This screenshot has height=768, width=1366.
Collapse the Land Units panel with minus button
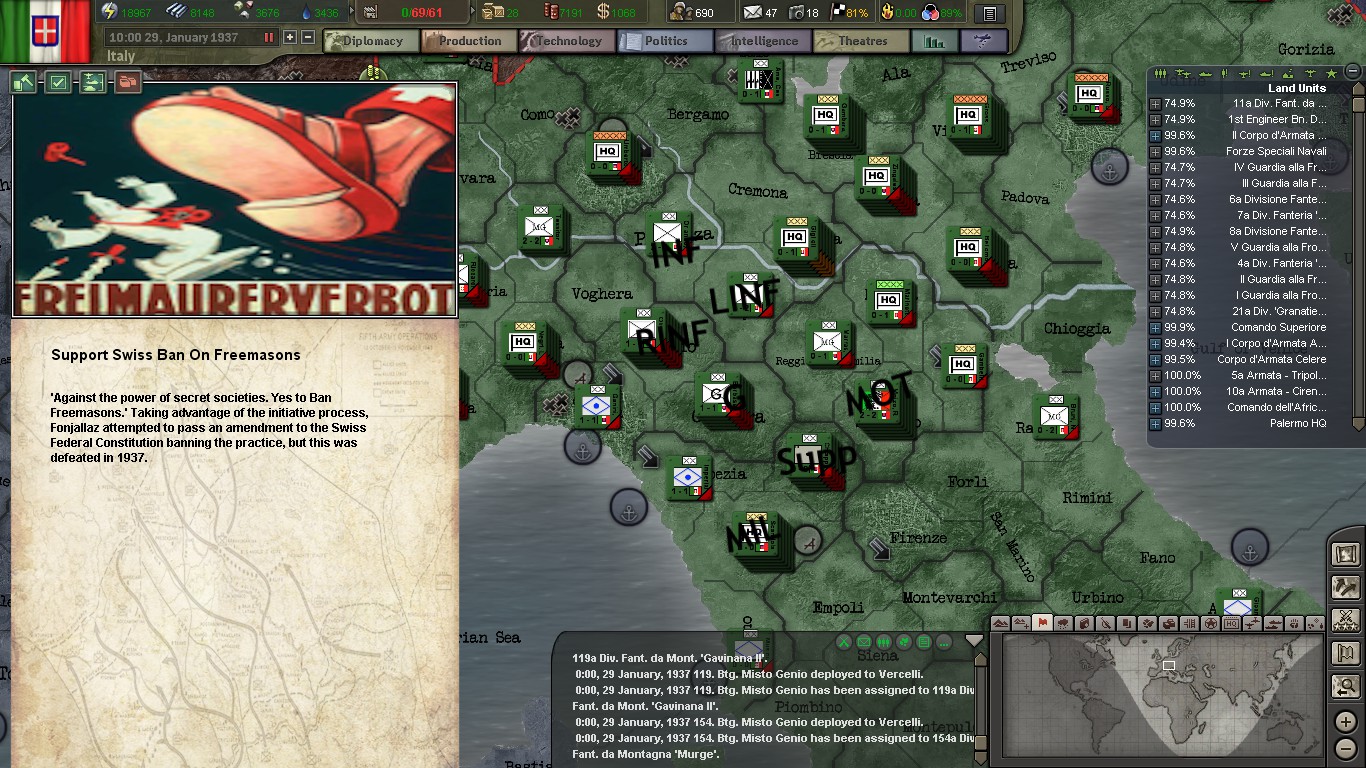[1352, 72]
